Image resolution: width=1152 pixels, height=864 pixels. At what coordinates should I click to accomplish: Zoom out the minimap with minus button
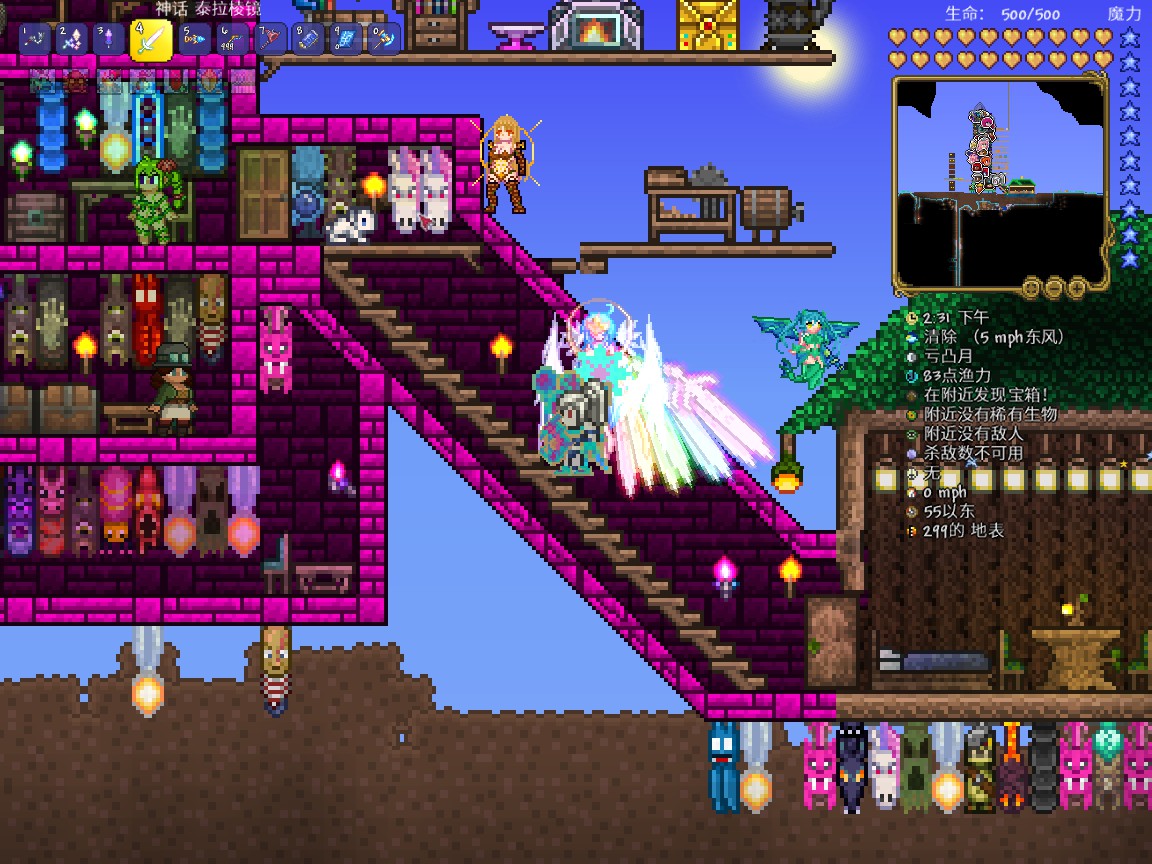click(x=1054, y=288)
